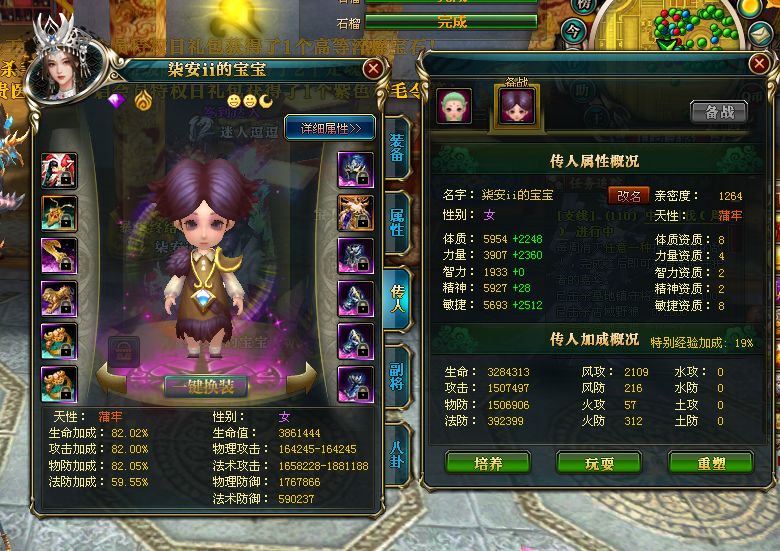Image resolution: width=780 pixels, height=551 pixels.
Task: Close the 柒安ii的宝宝 character panel
Action: [373, 69]
